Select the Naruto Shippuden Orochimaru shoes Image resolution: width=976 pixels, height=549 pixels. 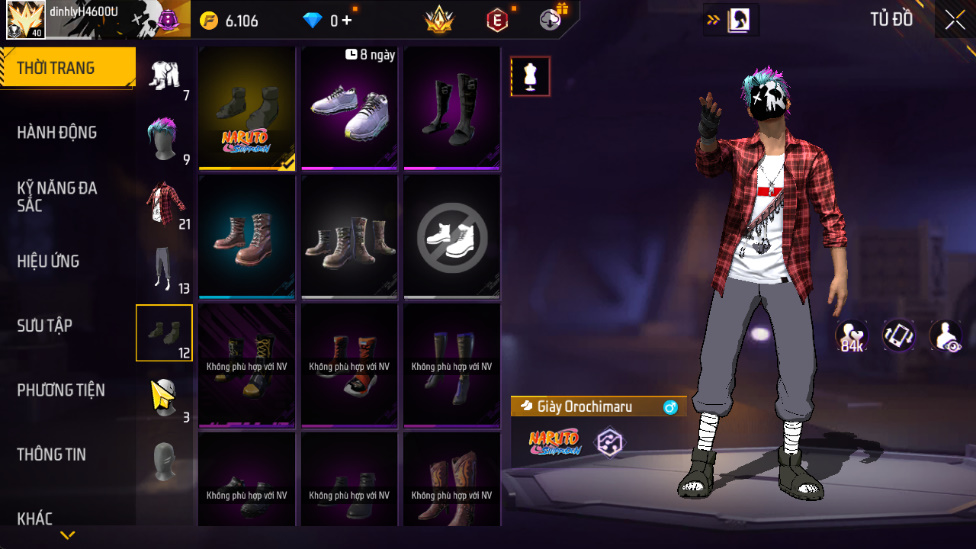(247, 107)
